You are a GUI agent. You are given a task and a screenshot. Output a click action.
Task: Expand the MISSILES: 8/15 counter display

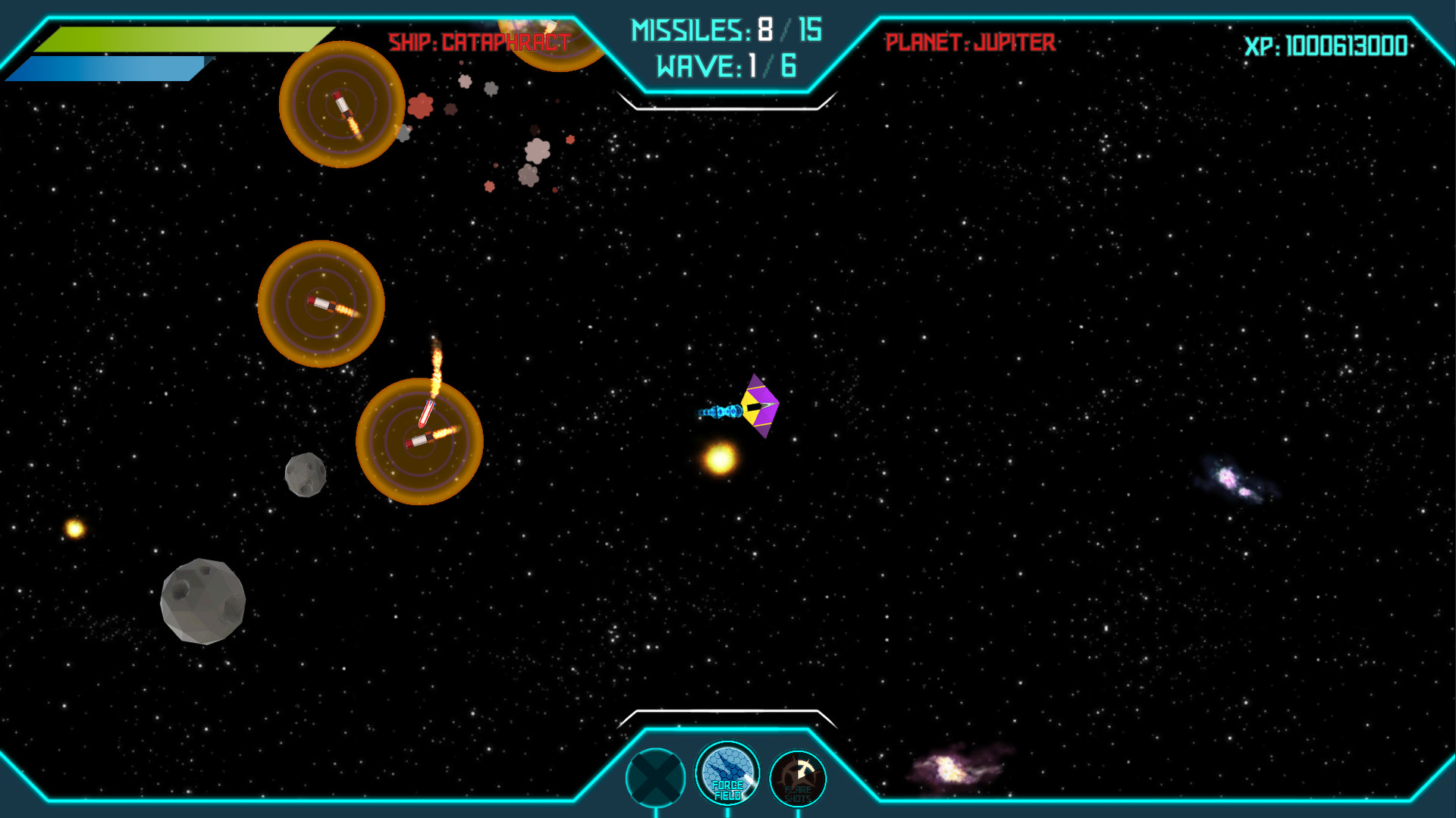[724, 30]
